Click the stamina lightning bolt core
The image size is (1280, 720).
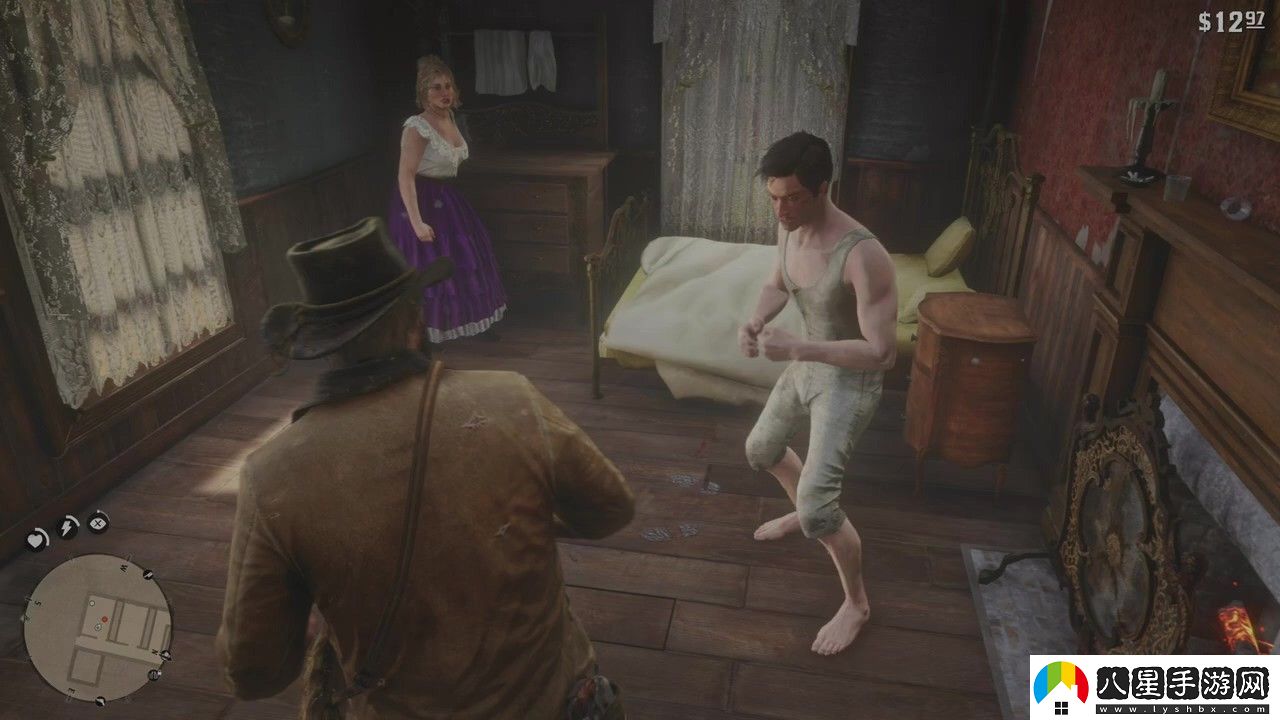pos(67,527)
